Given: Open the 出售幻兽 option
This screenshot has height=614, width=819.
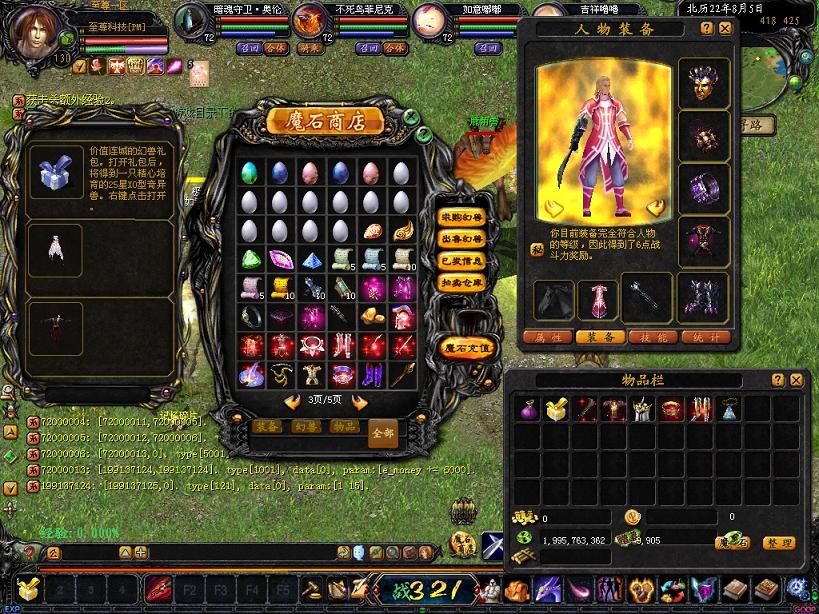Looking at the screenshot, I should tap(462, 239).
